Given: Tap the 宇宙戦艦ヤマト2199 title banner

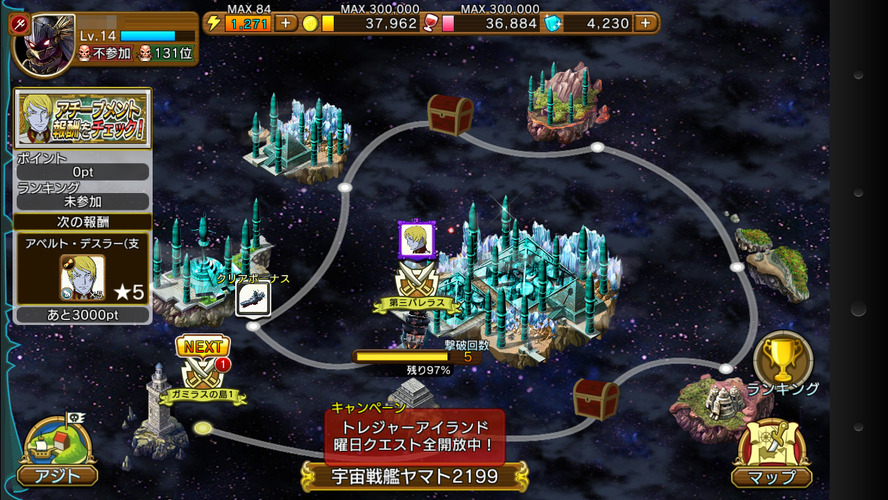Looking at the screenshot, I should coord(415,476).
